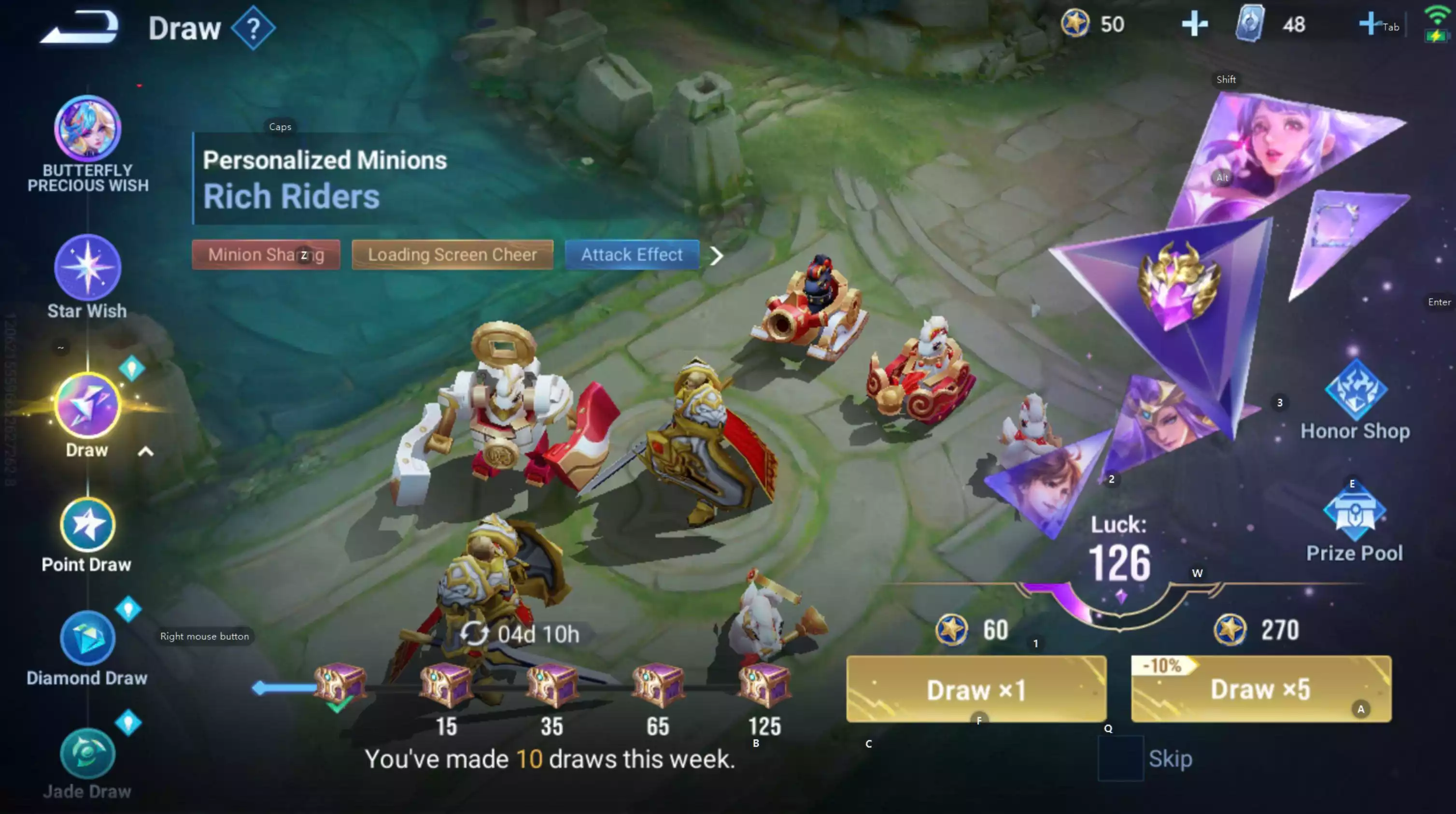
Task: Open the Attack Effect tab
Action: point(631,255)
